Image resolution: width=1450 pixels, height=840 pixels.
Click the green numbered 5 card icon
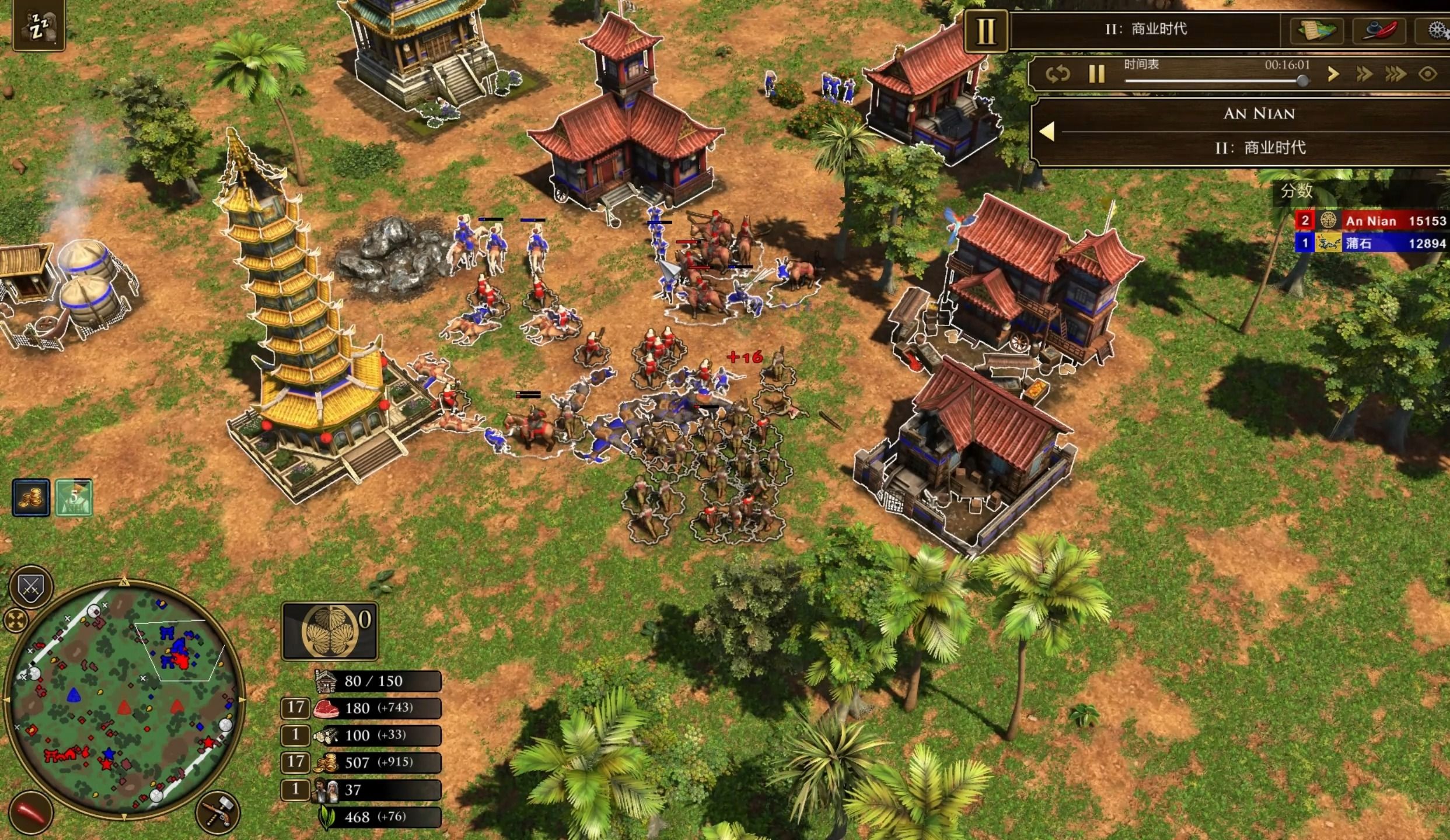click(74, 498)
